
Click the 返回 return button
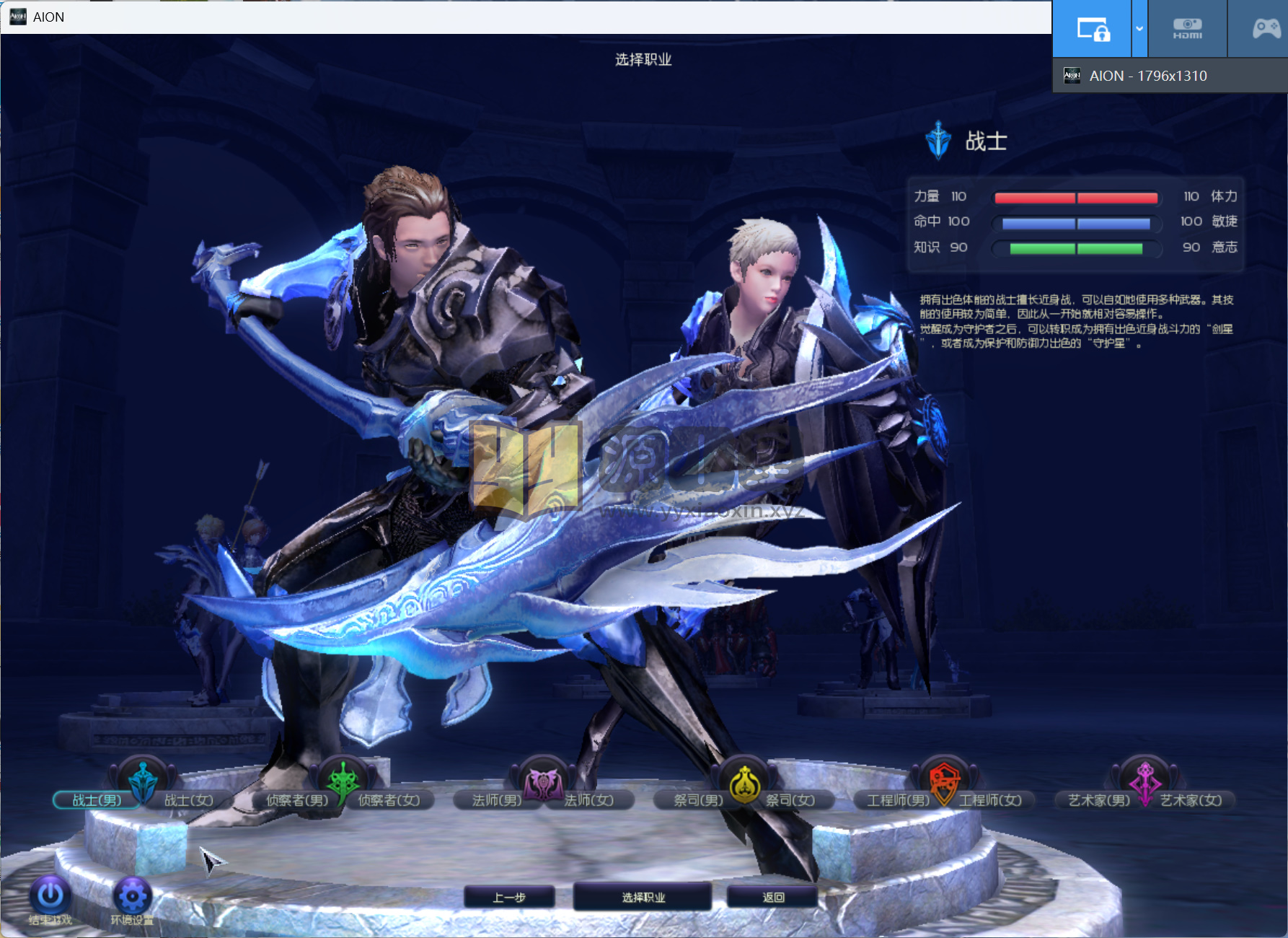click(773, 897)
